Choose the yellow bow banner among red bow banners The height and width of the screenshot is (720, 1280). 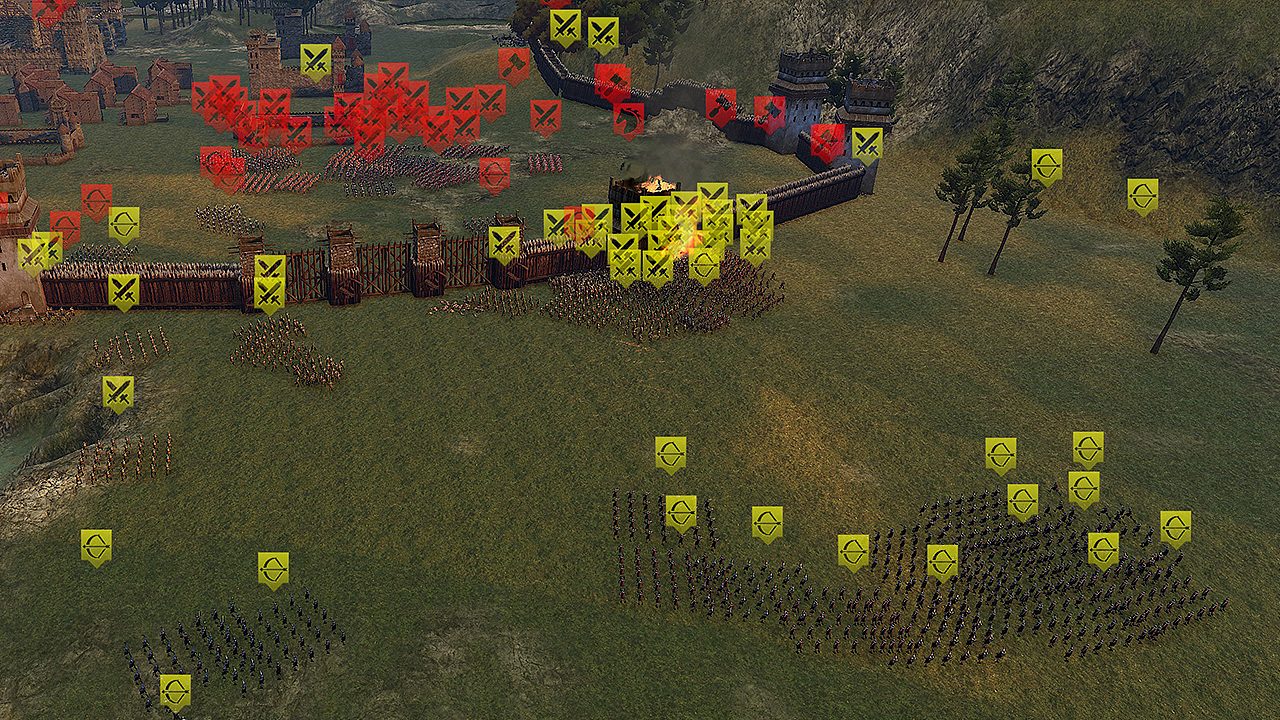[124, 224]
